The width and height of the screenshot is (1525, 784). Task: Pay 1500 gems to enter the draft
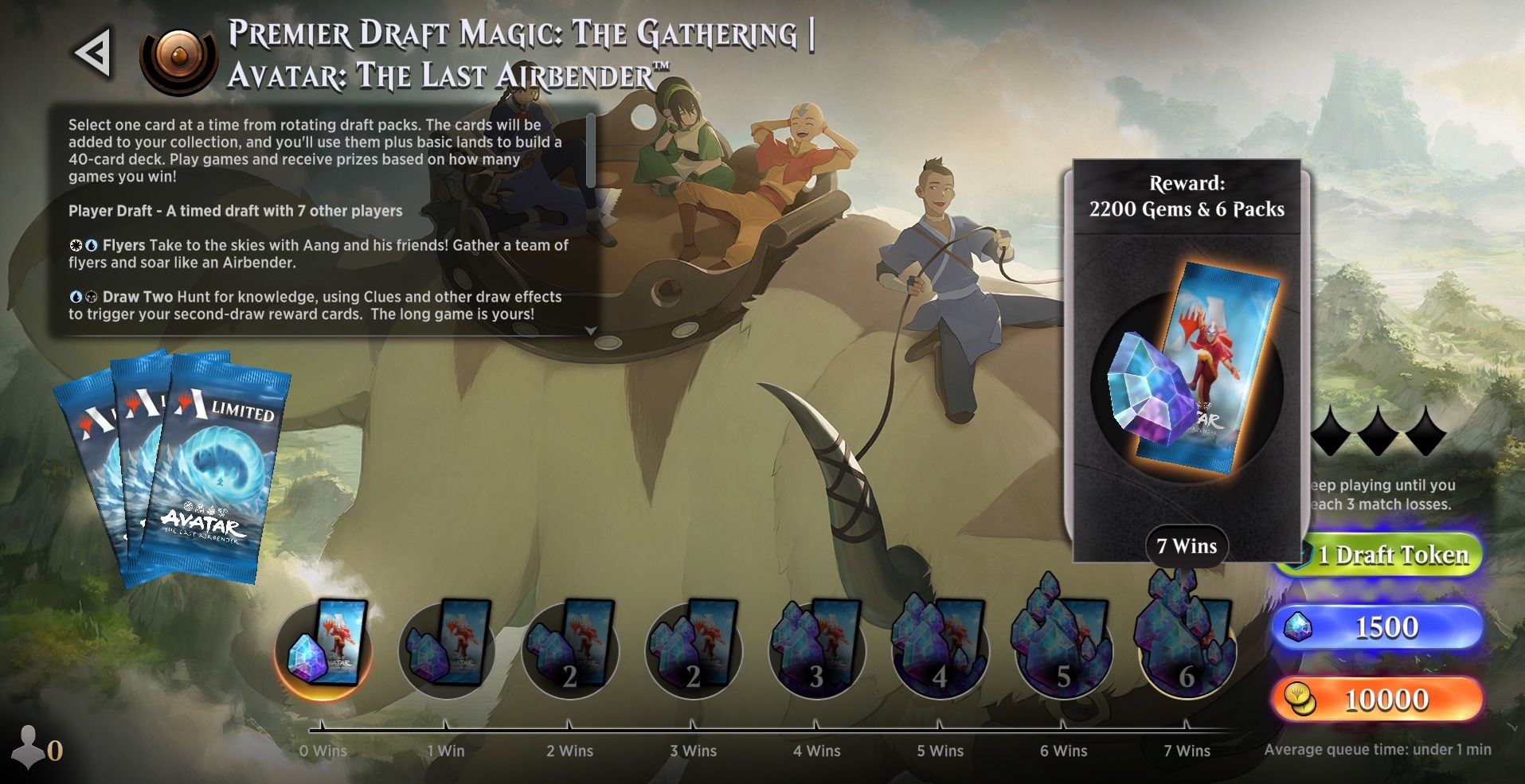[1390, 626]
